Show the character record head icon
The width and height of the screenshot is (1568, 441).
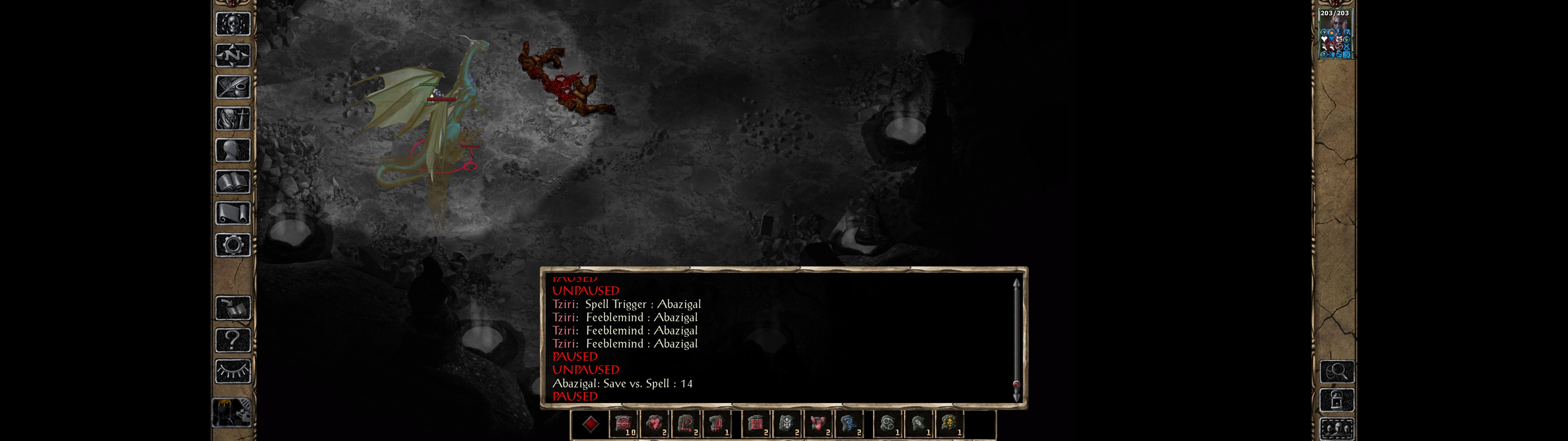tap(232, 150)
